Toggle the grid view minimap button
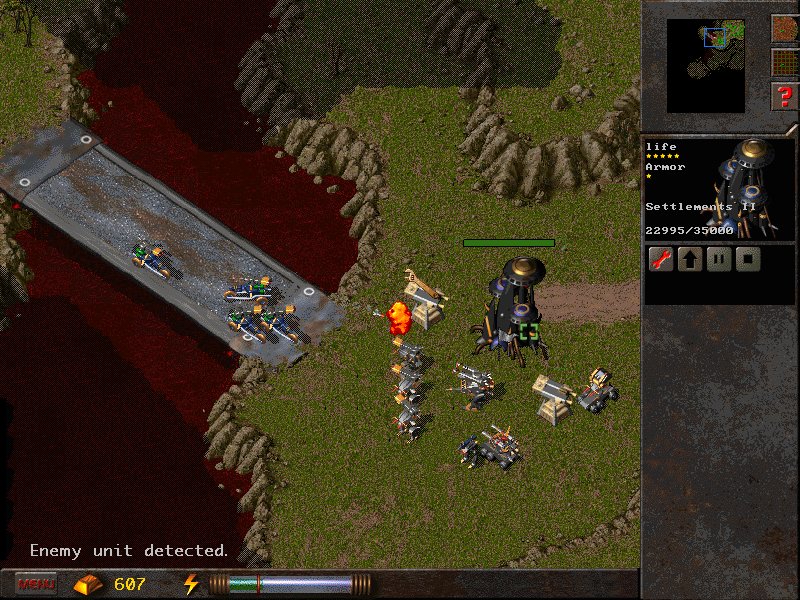800x600 pixels. click(785, 63)
